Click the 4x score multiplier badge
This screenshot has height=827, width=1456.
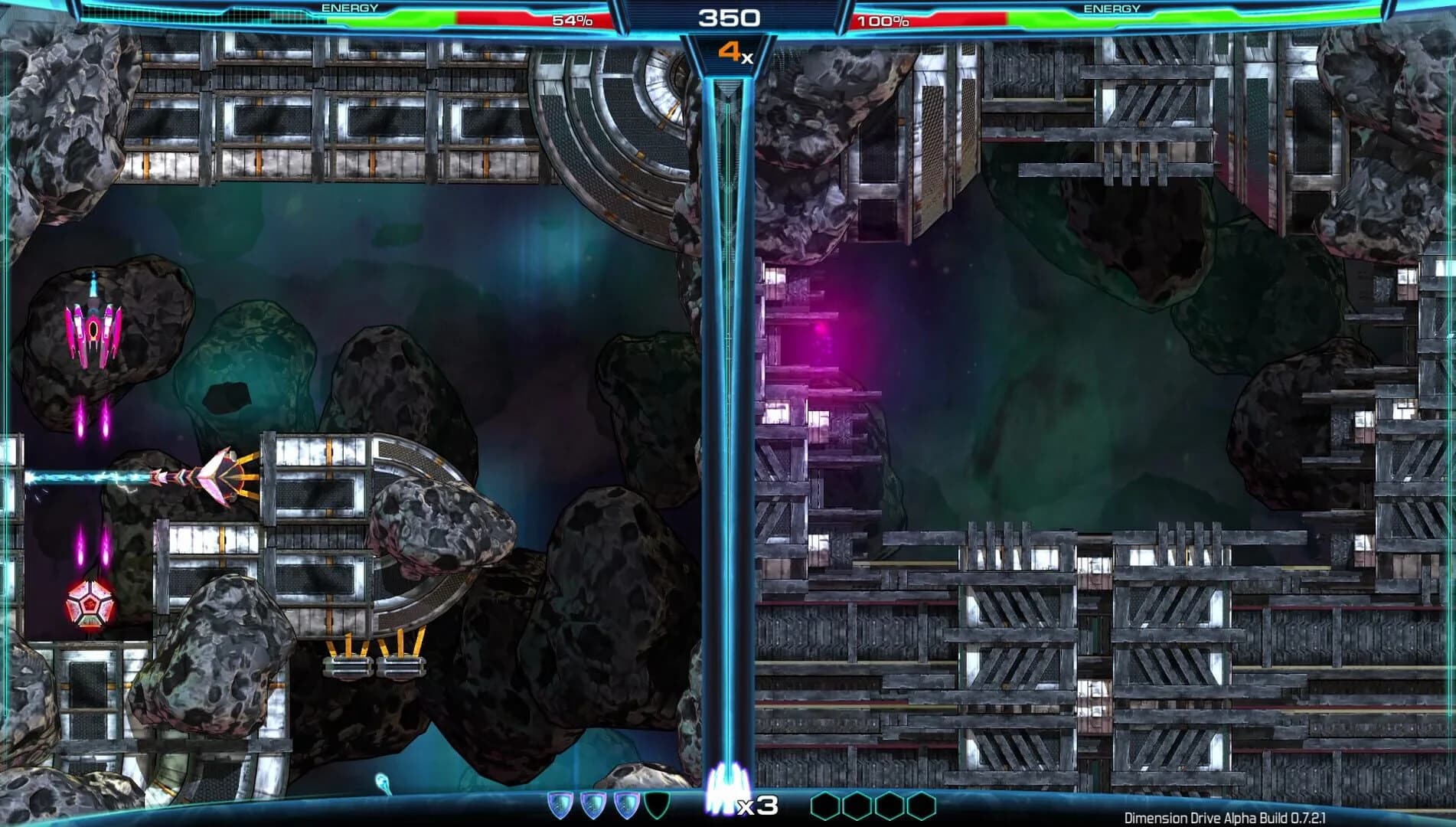tap(733, 52)
